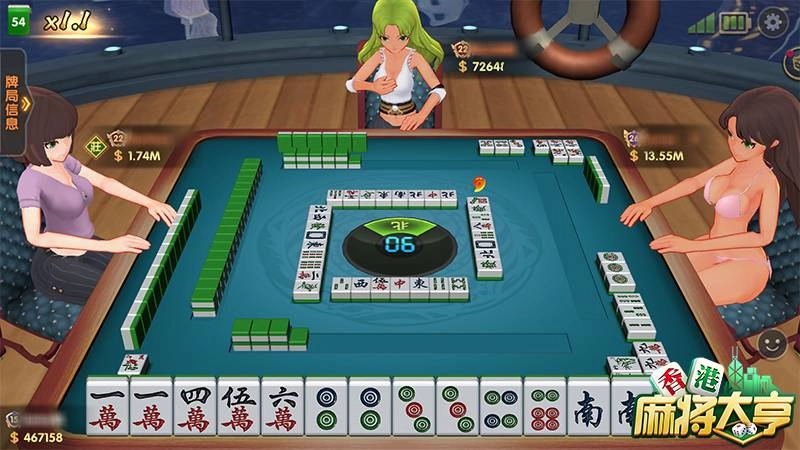The width and height of the screenshot is (800, 450).
Task: Pick the 六萬 tile in hand
Action: tap(282, 412)
